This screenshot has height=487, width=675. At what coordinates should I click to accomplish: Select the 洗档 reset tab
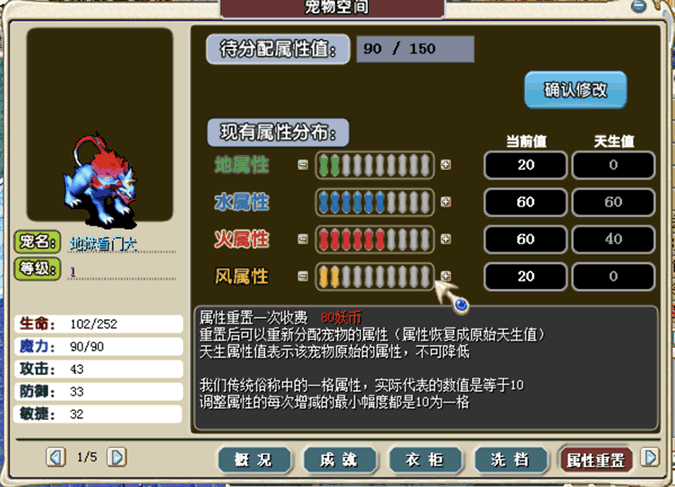(x=510, y=459)
